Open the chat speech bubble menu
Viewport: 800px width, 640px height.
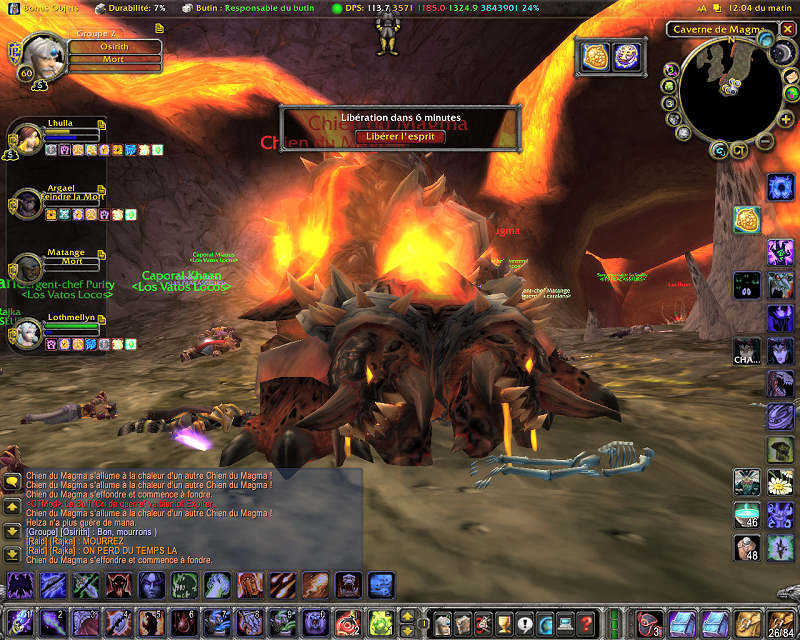pos(12,481)
